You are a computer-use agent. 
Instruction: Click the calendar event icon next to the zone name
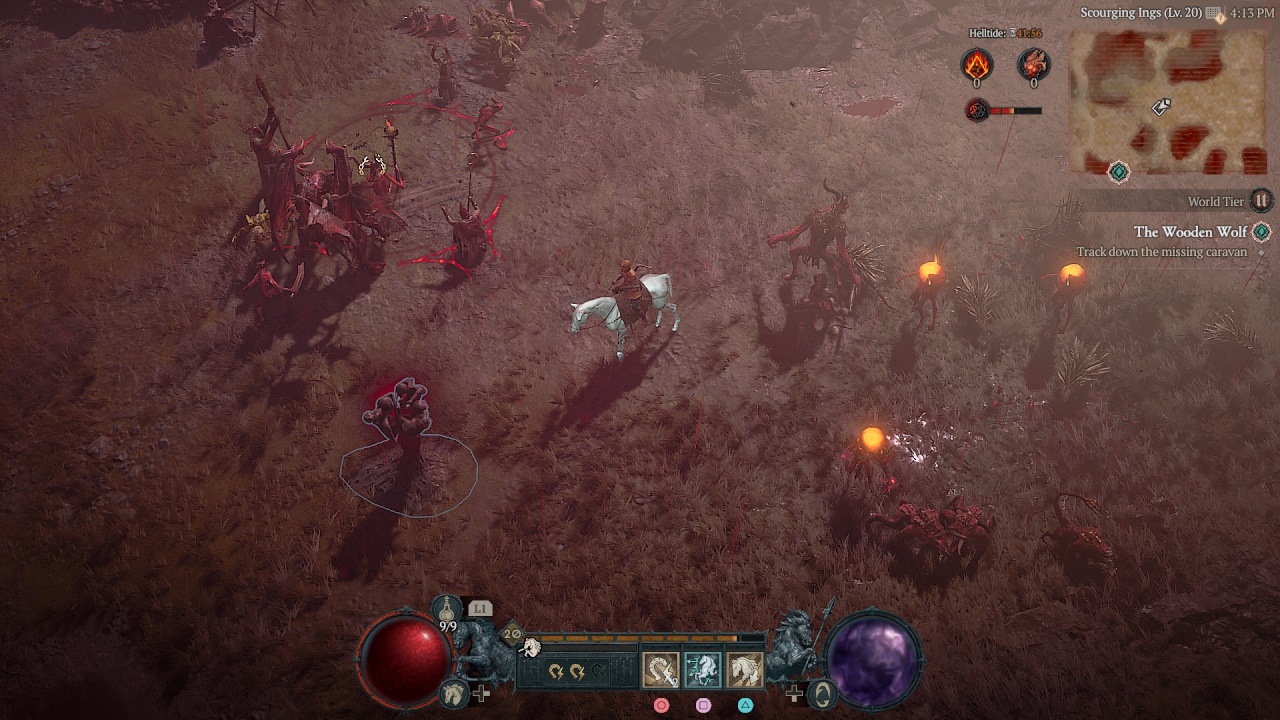pyautogui.click(x=1212, y=12)
